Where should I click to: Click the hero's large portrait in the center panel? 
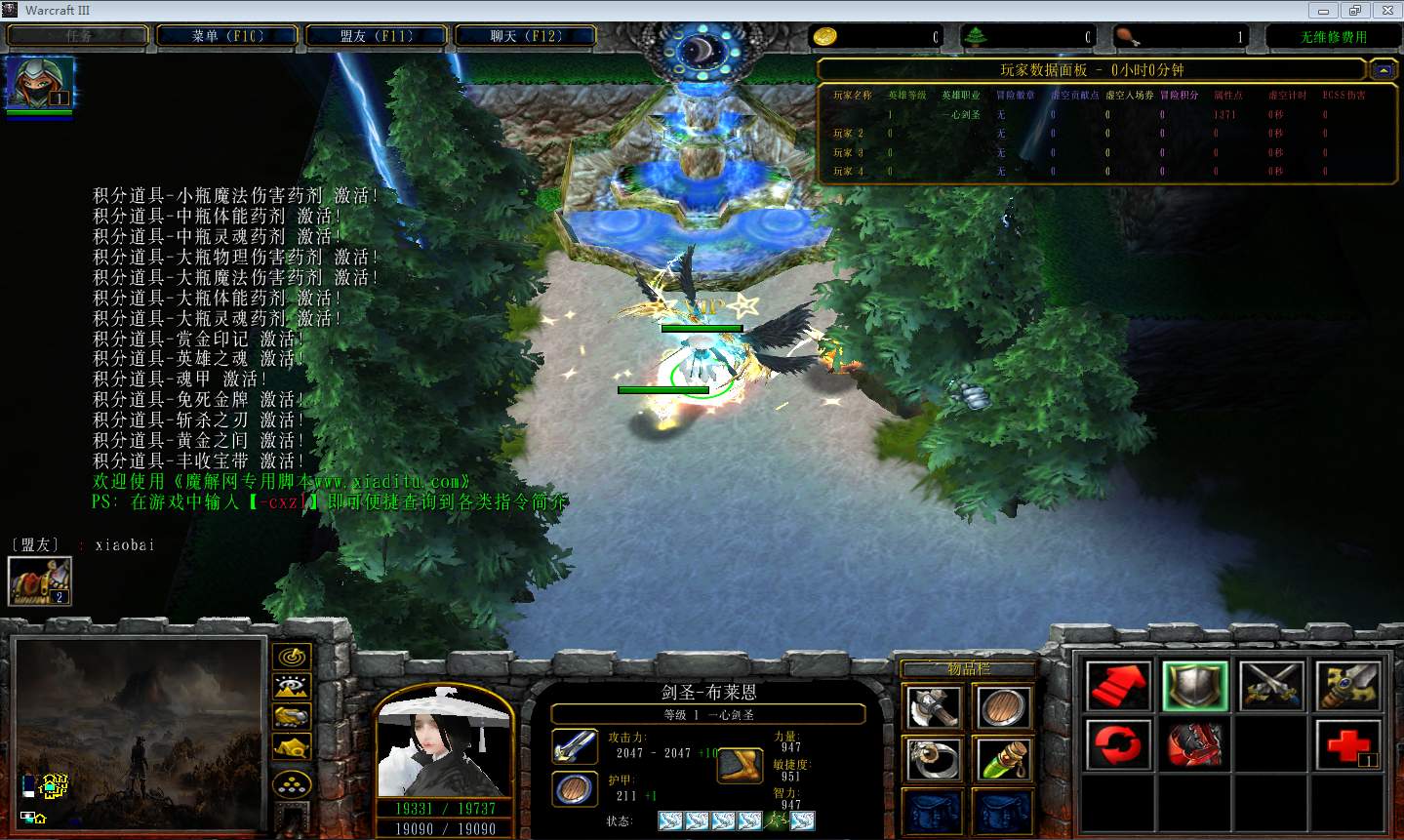(x=444, y=744)
